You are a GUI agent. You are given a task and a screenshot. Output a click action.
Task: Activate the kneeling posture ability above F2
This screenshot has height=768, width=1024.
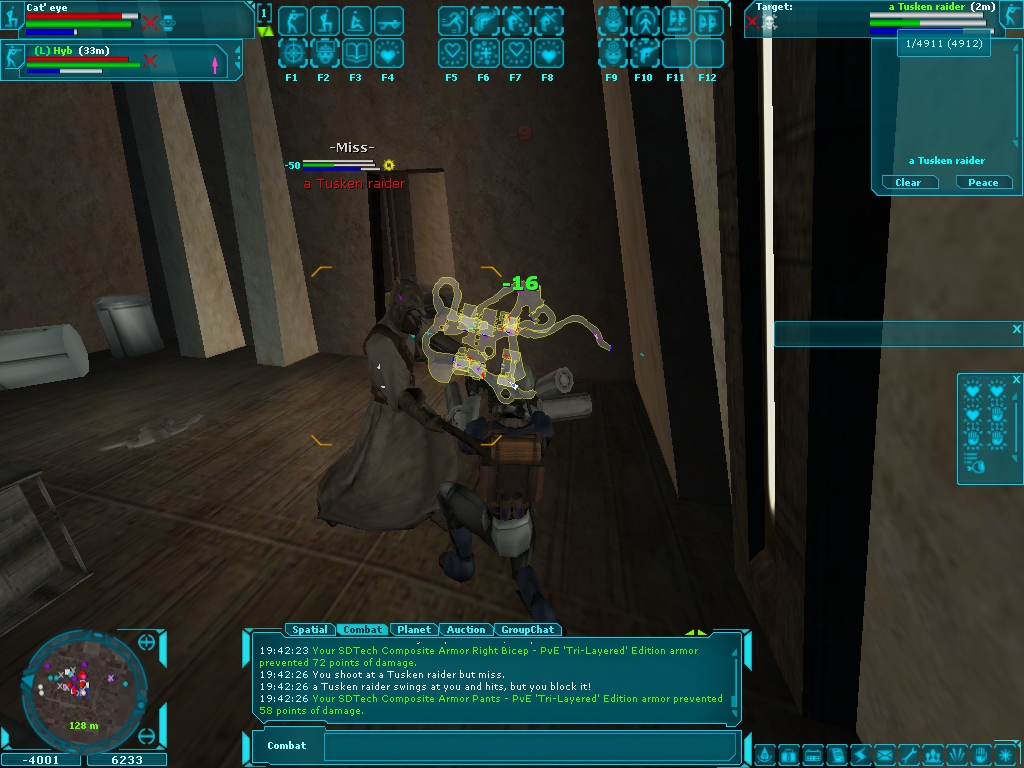324,21
